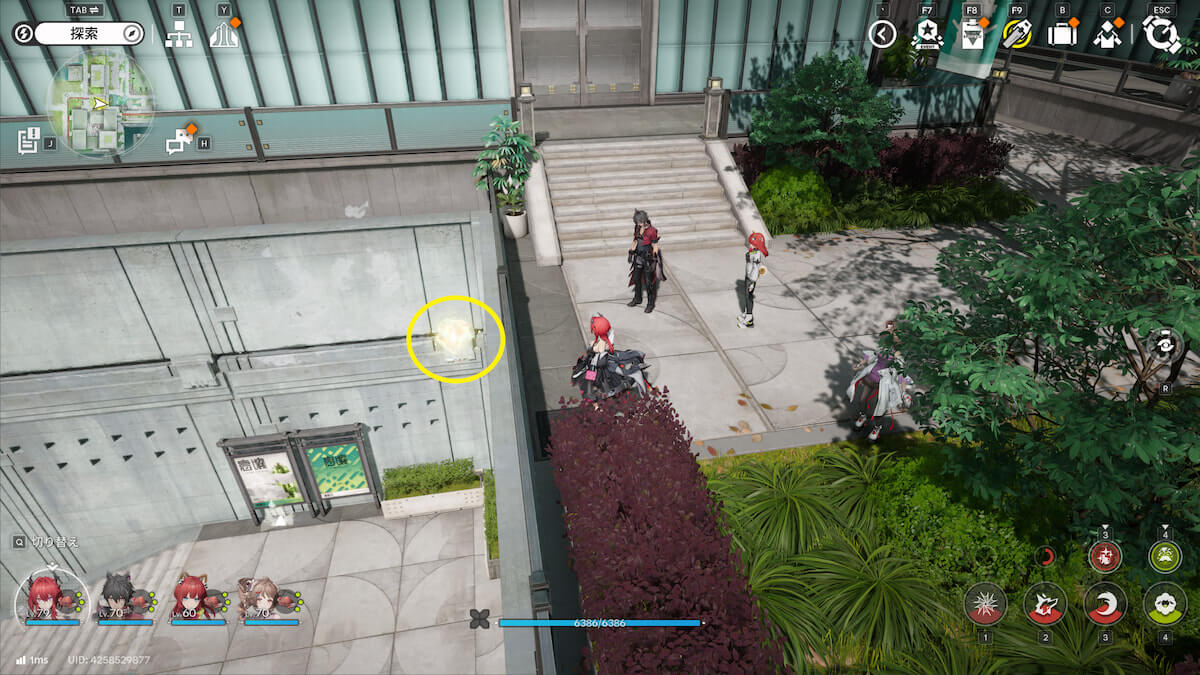Open the quest log document icon
This screenshot has height=675, width=1200.
click(29, 140)
